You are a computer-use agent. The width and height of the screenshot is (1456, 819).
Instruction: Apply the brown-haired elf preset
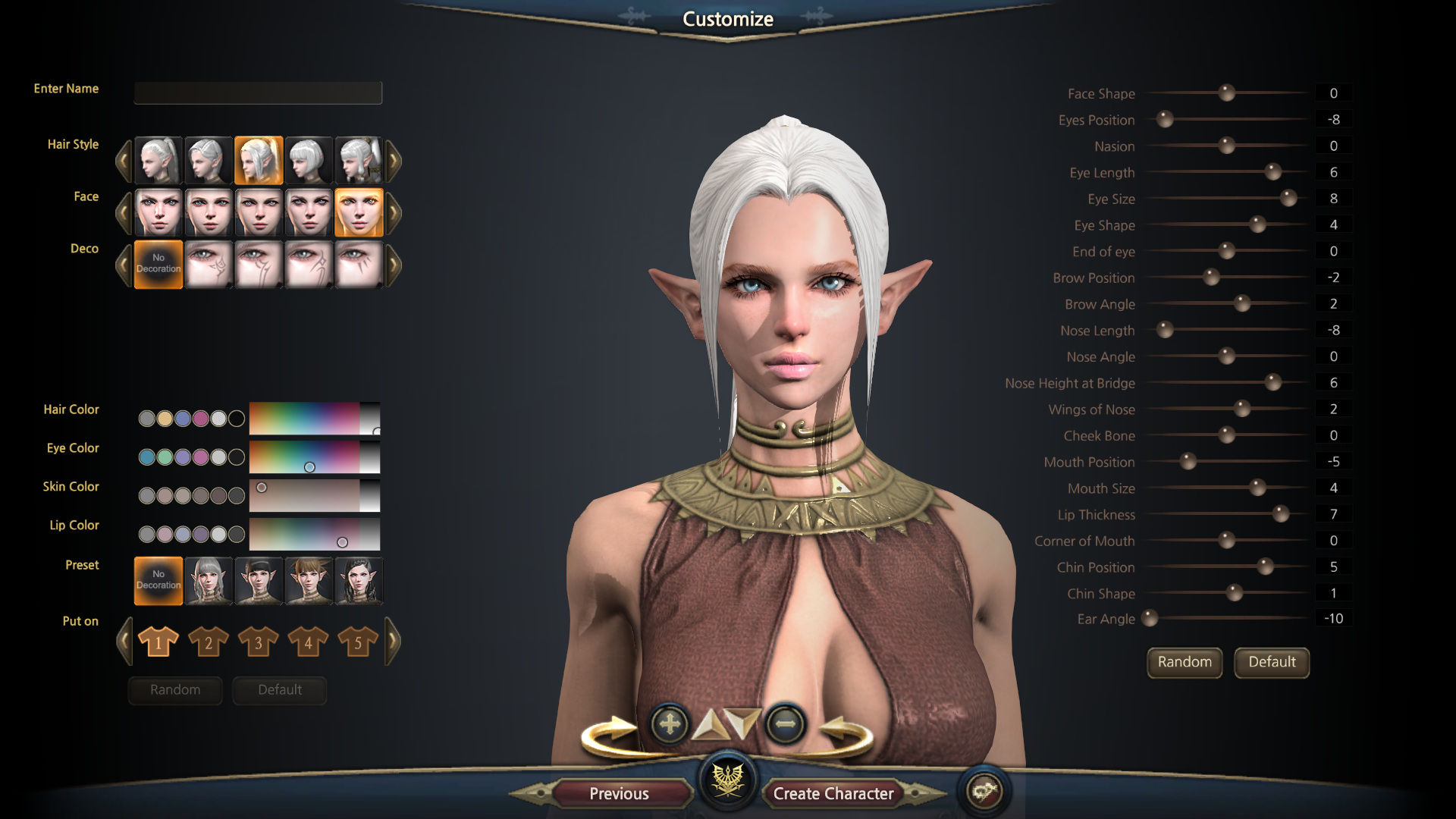308,581
